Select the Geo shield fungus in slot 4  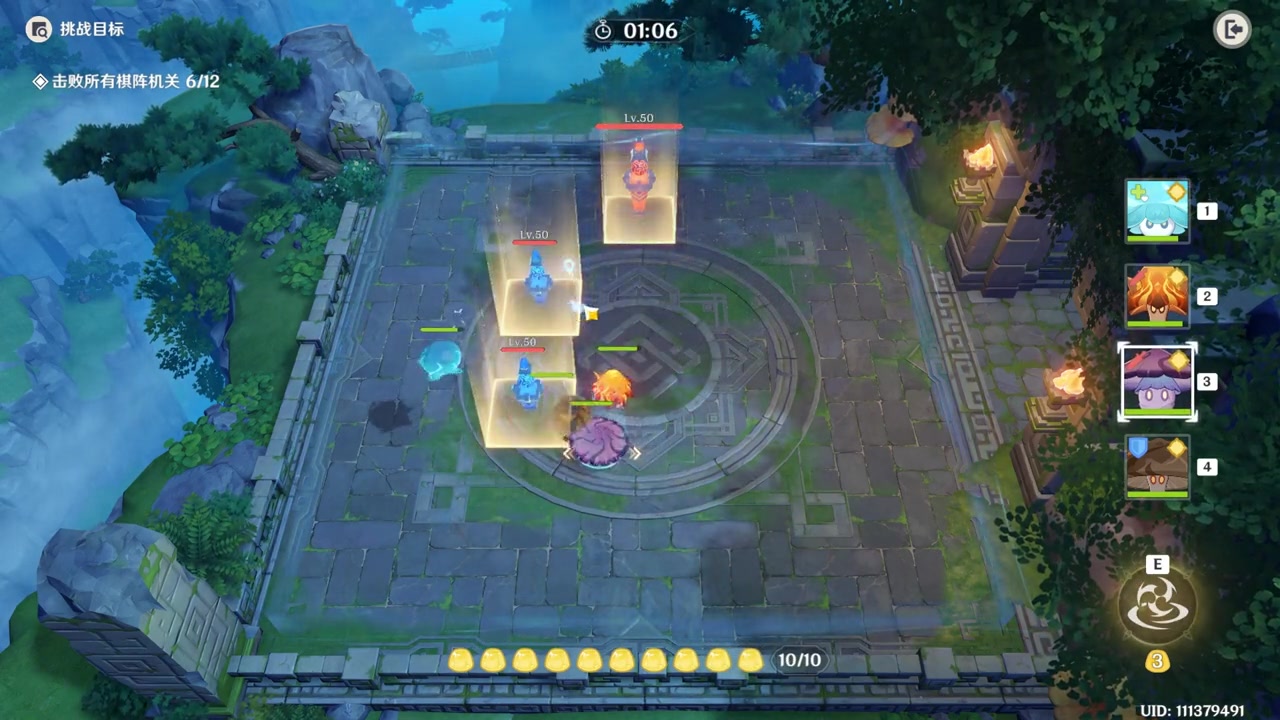click(x=1157, y=466)
